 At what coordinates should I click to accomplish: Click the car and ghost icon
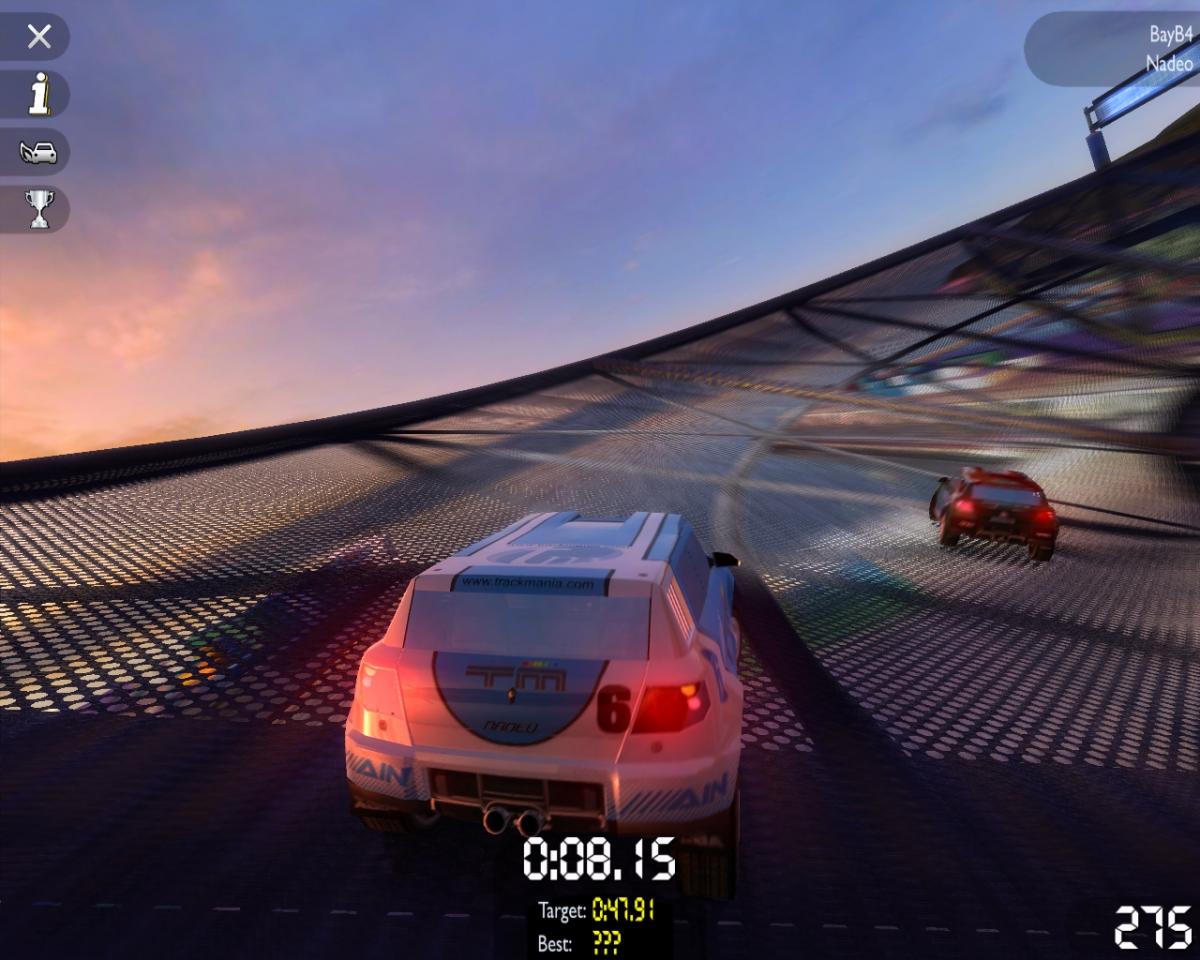[38, 152]
